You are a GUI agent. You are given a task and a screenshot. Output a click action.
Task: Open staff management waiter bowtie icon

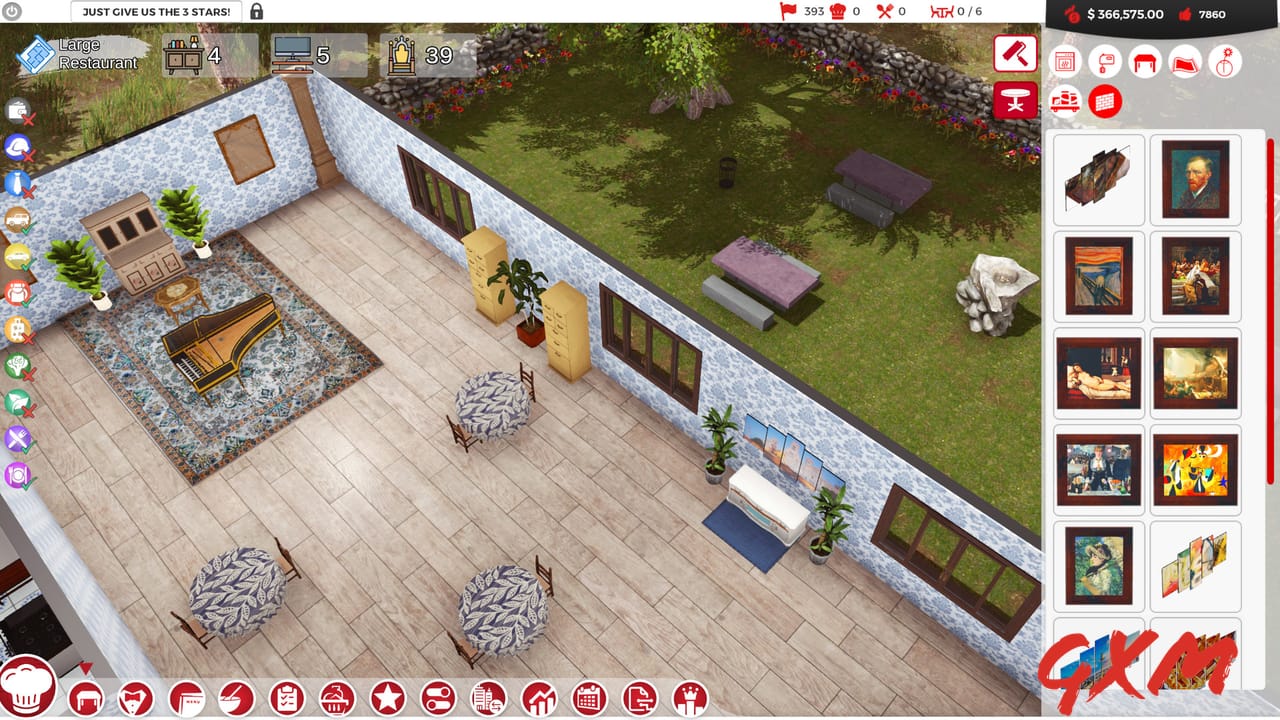137,696
